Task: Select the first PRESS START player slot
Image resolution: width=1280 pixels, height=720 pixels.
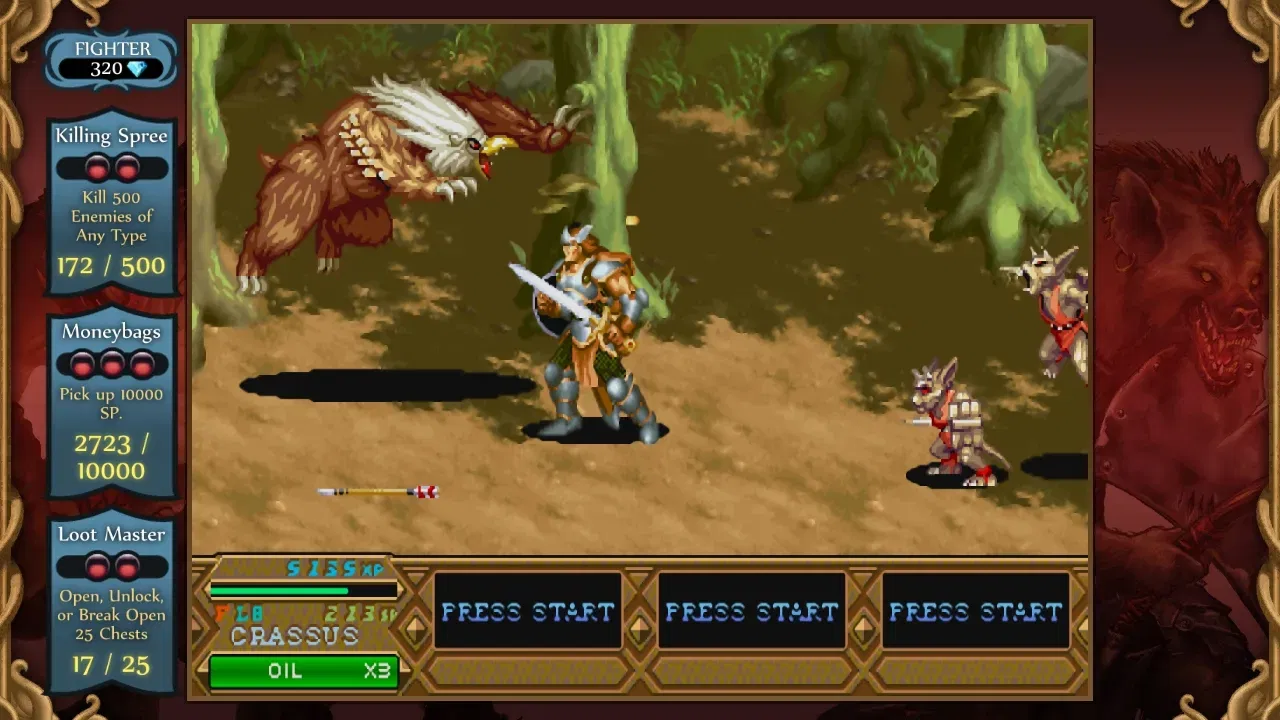Action: click(529, 611)
